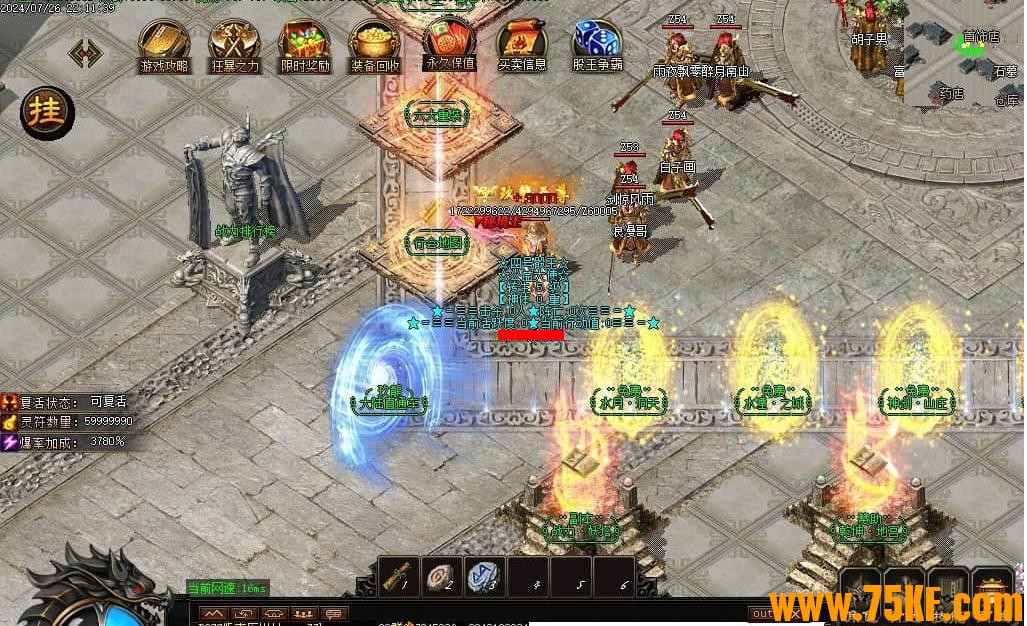
Task: Click the OUT button on the bottom bar
Action: (x=763, y=613)
